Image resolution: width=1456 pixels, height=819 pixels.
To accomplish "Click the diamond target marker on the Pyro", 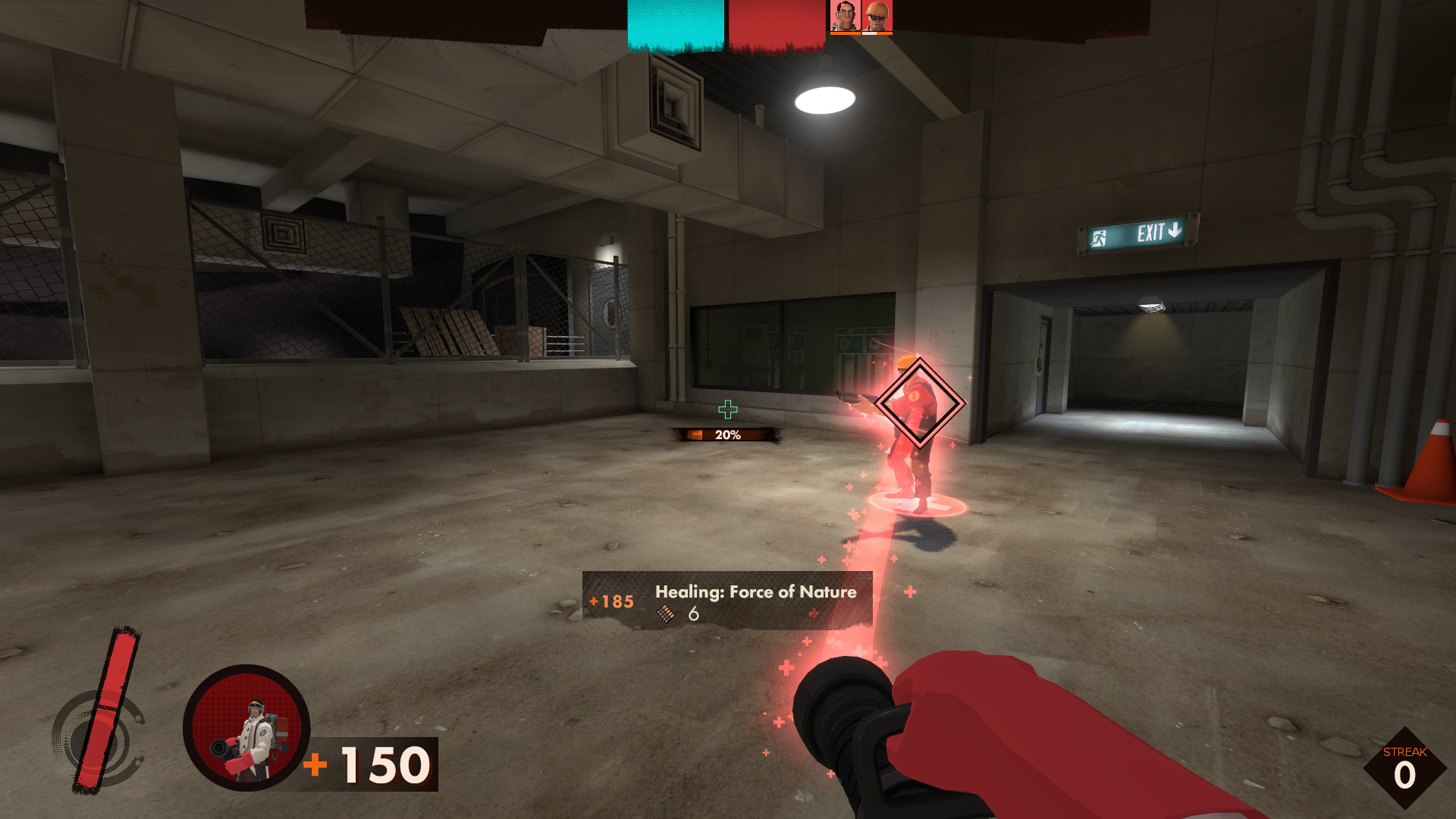I will click(x=918, y=402).
